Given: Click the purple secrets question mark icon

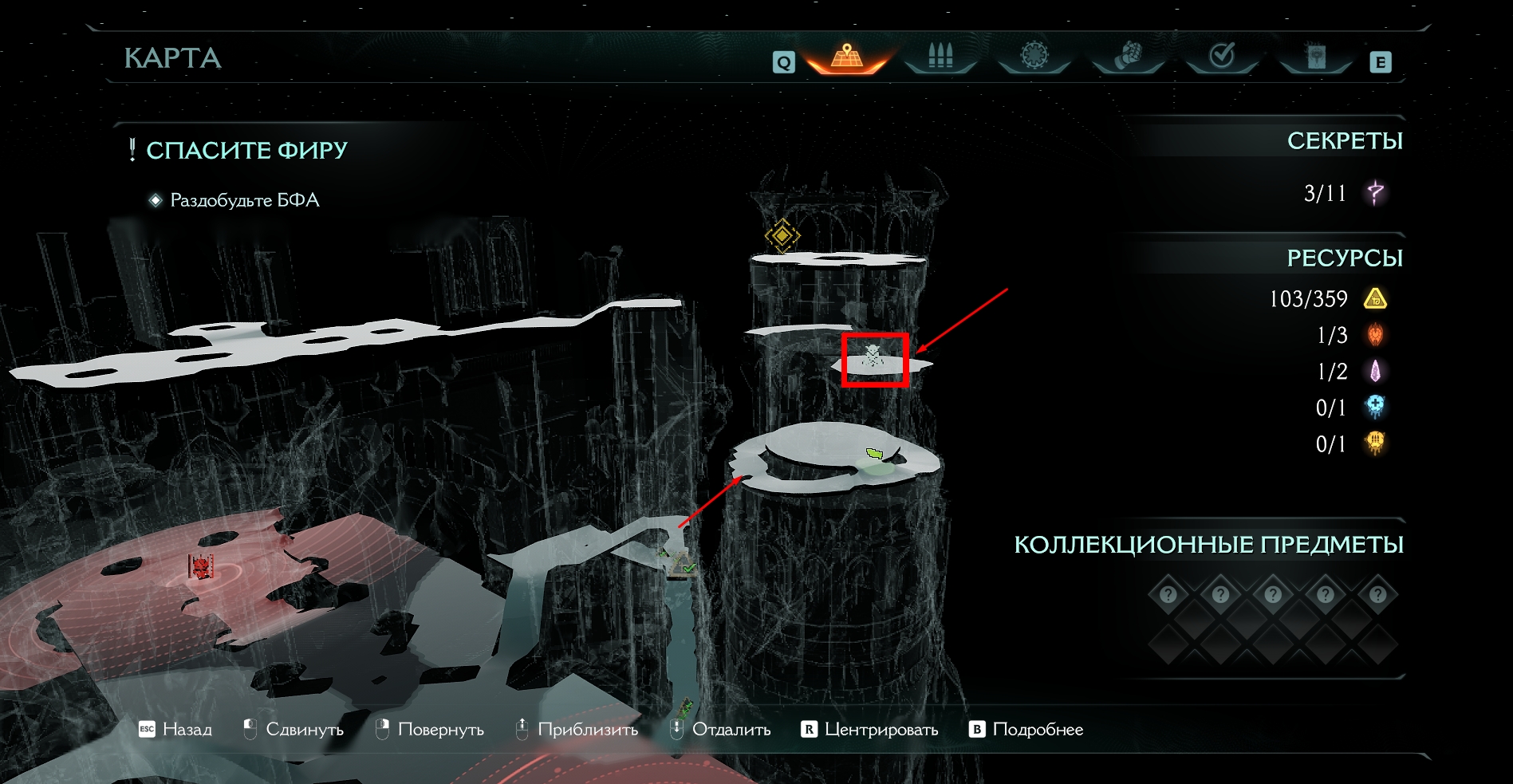Looking at the screenshot, I should 1375,192.
